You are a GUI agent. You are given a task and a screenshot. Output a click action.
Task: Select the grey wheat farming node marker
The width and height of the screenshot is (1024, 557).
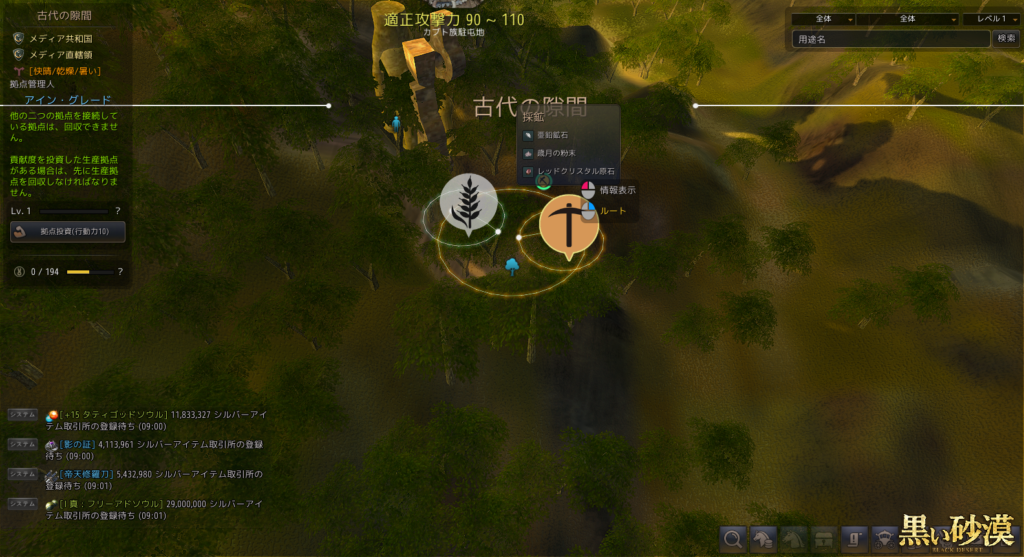pos(468,204)
